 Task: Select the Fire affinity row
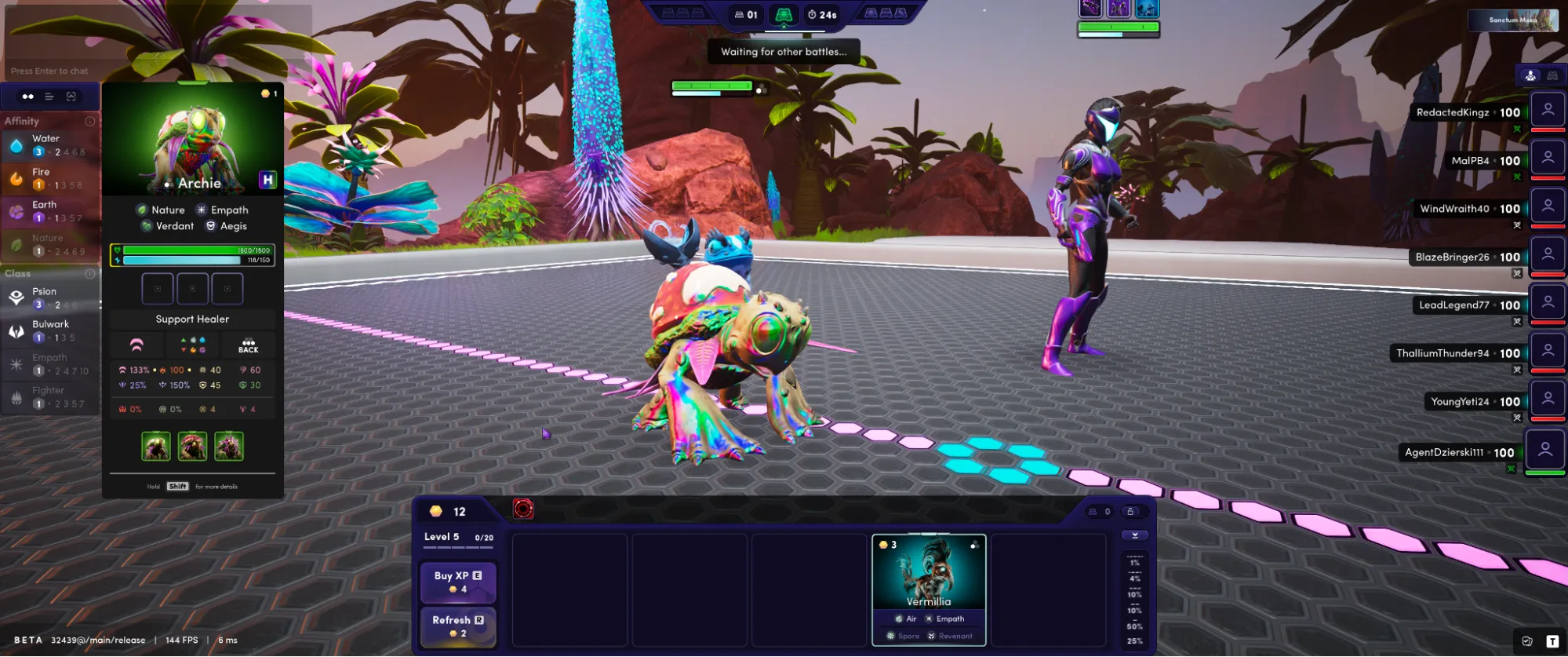[x=49, y=178]
